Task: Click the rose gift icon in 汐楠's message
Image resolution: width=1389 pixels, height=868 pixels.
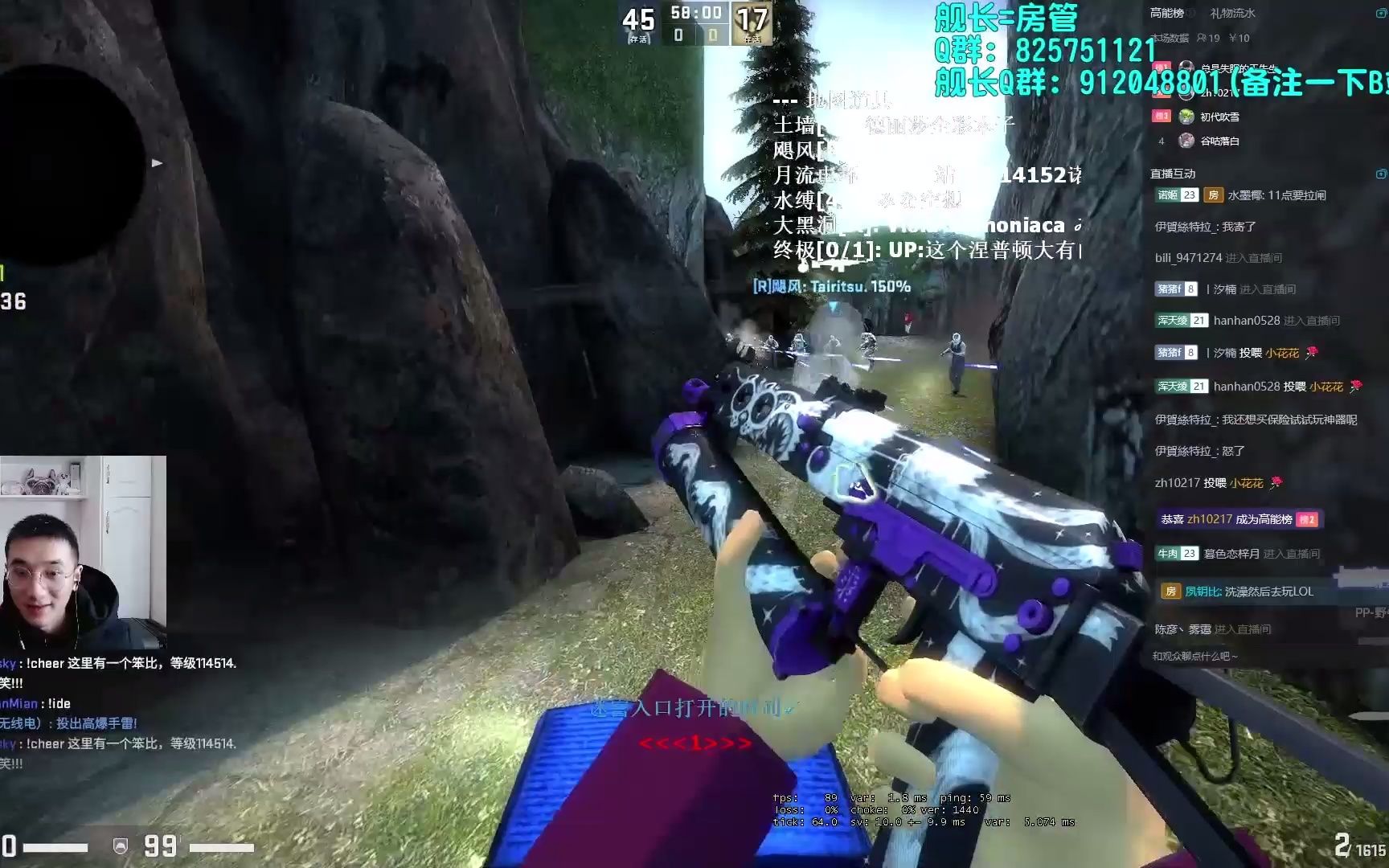Action: click(x=1313, y=353)
